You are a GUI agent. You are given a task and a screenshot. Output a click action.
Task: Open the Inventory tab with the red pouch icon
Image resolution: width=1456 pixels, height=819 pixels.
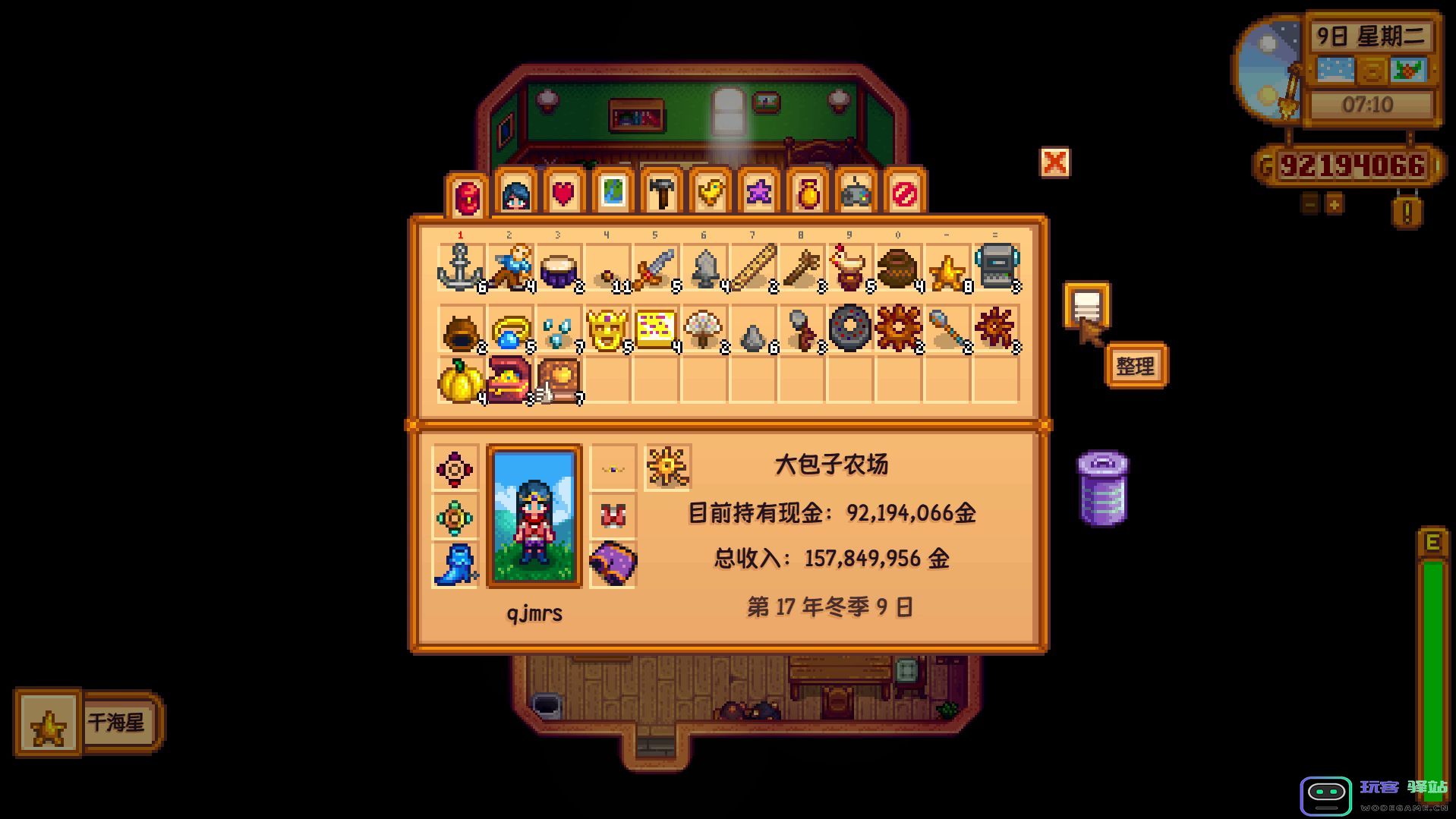pos(466,192)
